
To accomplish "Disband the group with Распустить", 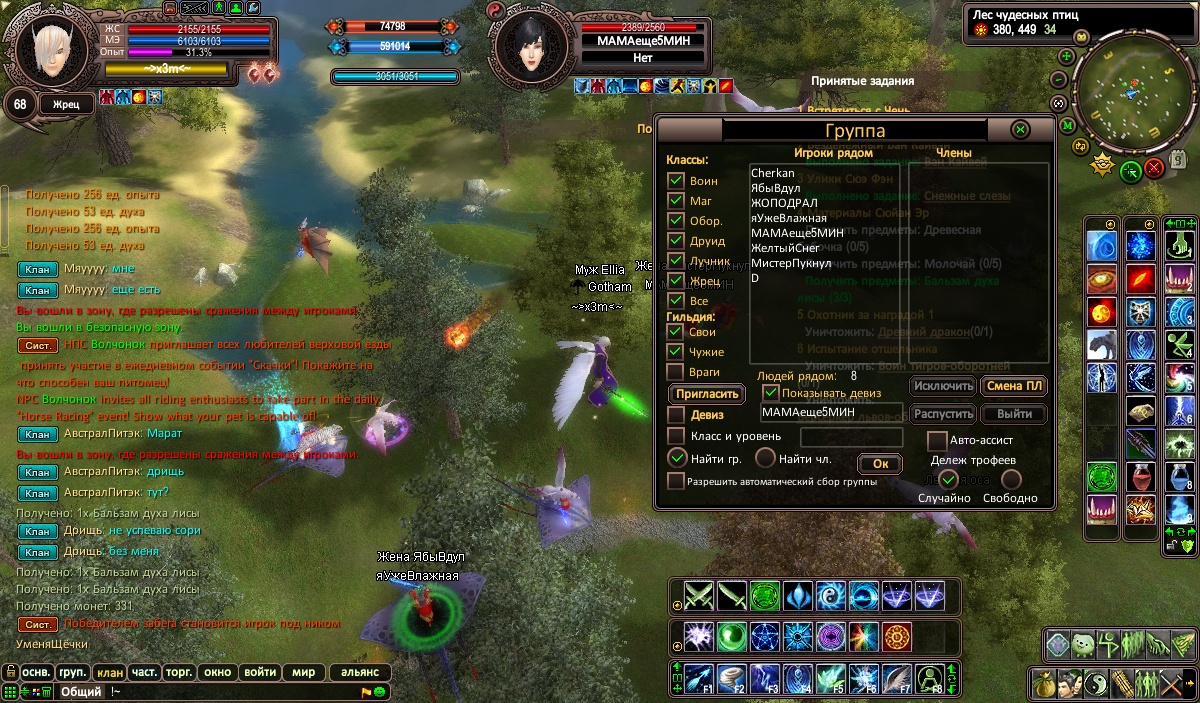I will pyautogui.click(x=942, y=414).
